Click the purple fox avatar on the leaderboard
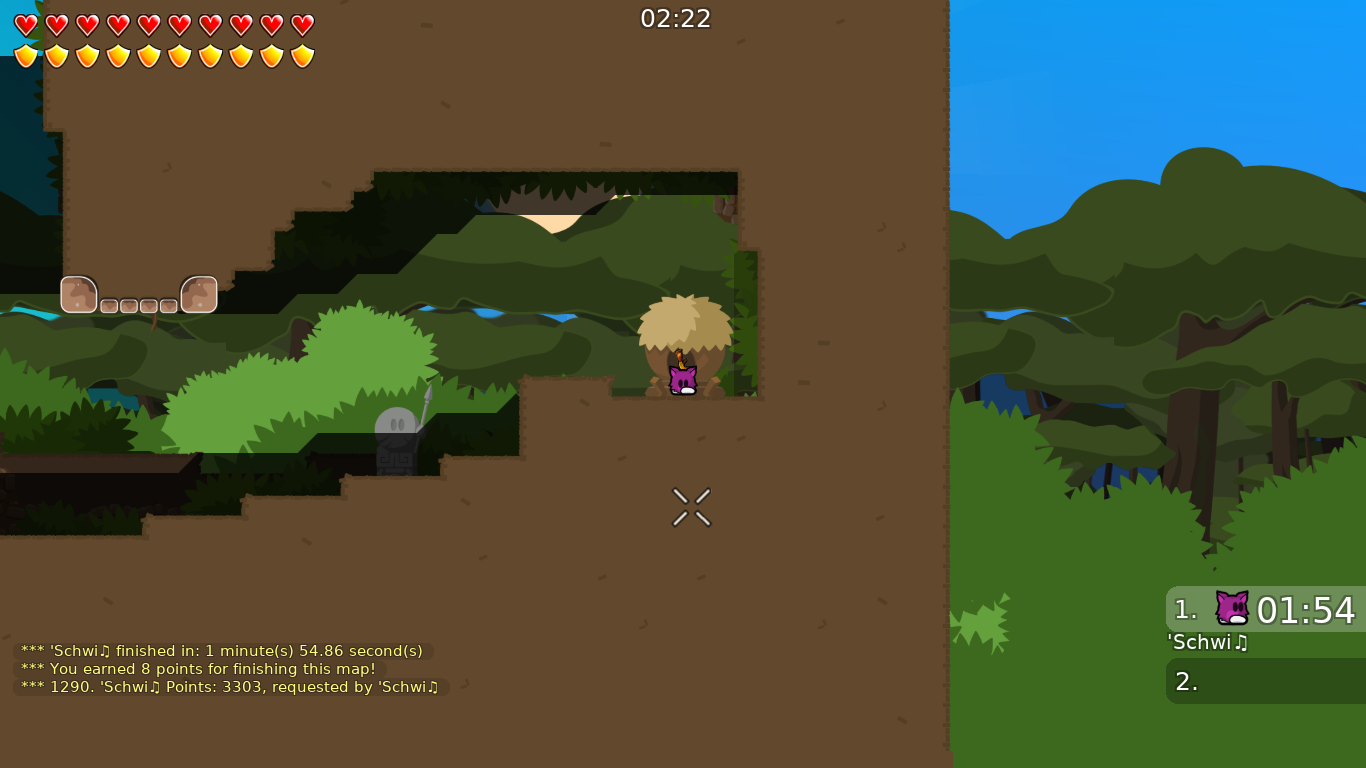The image size is (1366, 768). pyautogui.click(x=1231, y=606)
